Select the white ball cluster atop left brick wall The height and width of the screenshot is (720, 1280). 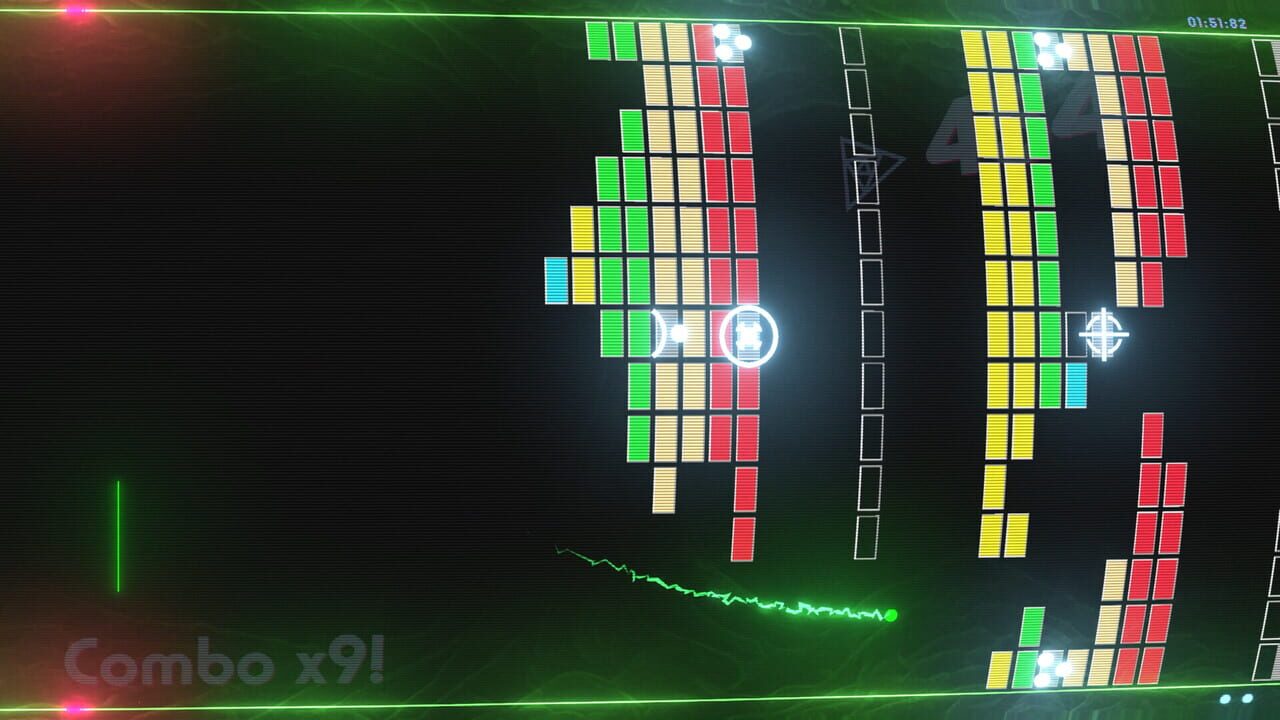(x=728, y=42)
